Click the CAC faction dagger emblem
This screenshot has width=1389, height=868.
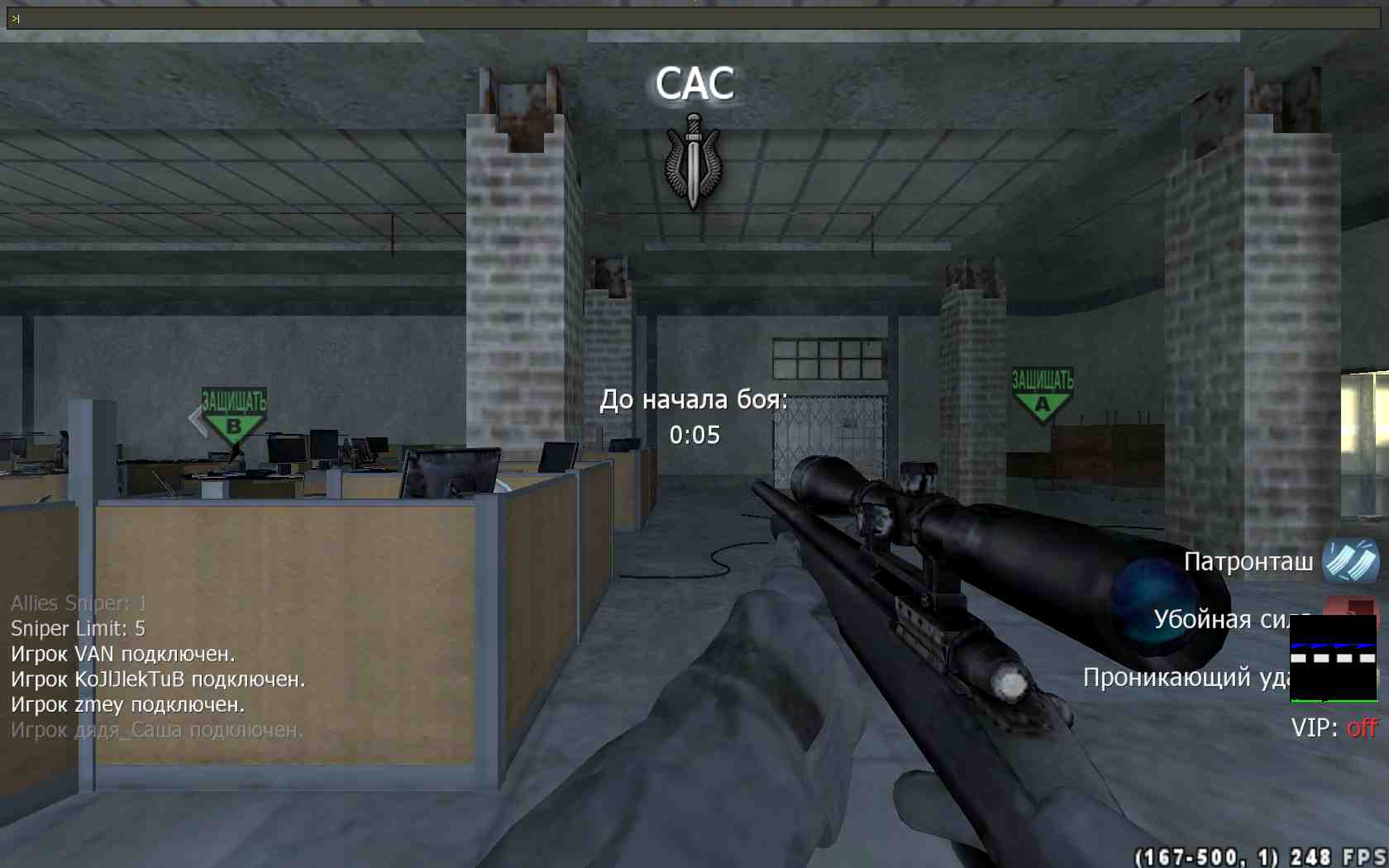click(694, 161)
